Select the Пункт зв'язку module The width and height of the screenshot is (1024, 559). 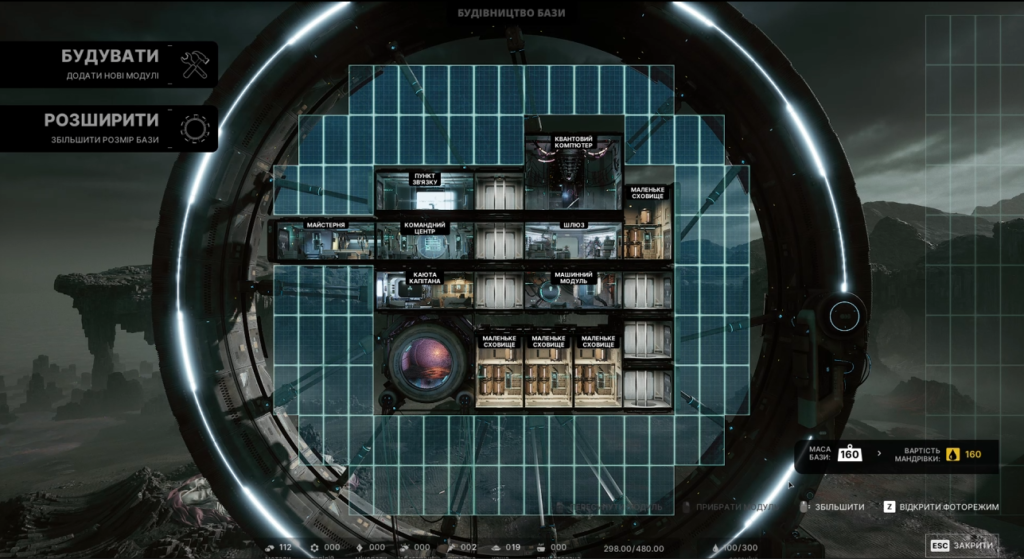(424, 191)
